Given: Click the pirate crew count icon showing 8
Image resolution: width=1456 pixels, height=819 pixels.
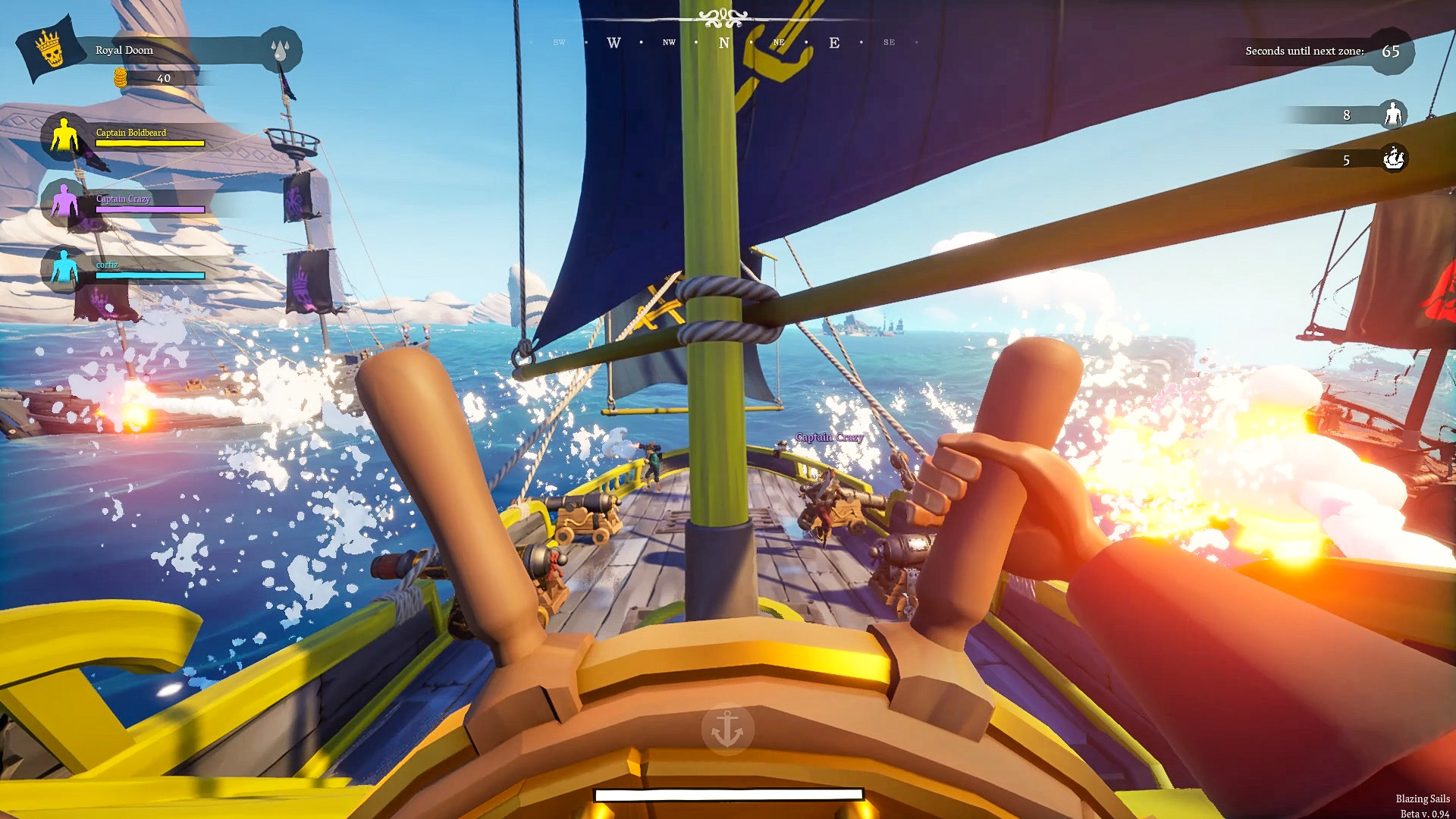Looking at the screenshot, I should point(1395,116).
